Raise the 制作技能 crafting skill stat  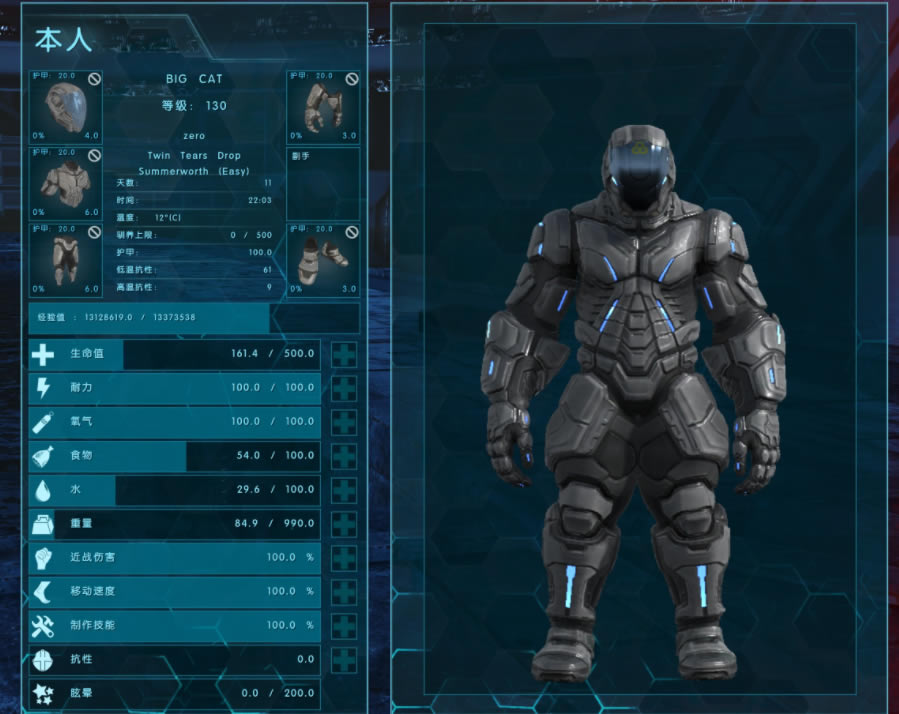point(344,626)
